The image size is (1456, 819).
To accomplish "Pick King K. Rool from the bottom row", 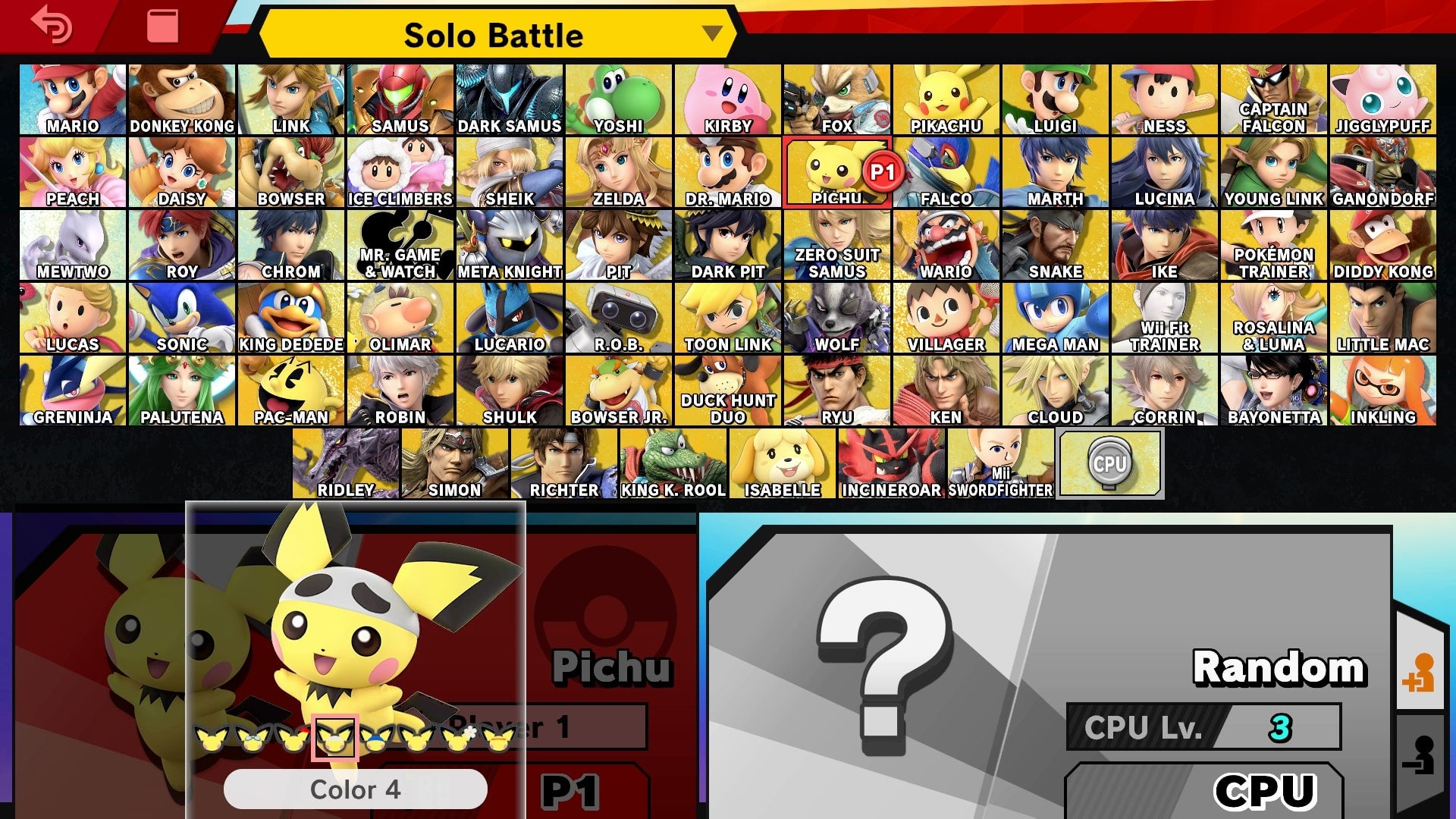I will 673,461.
